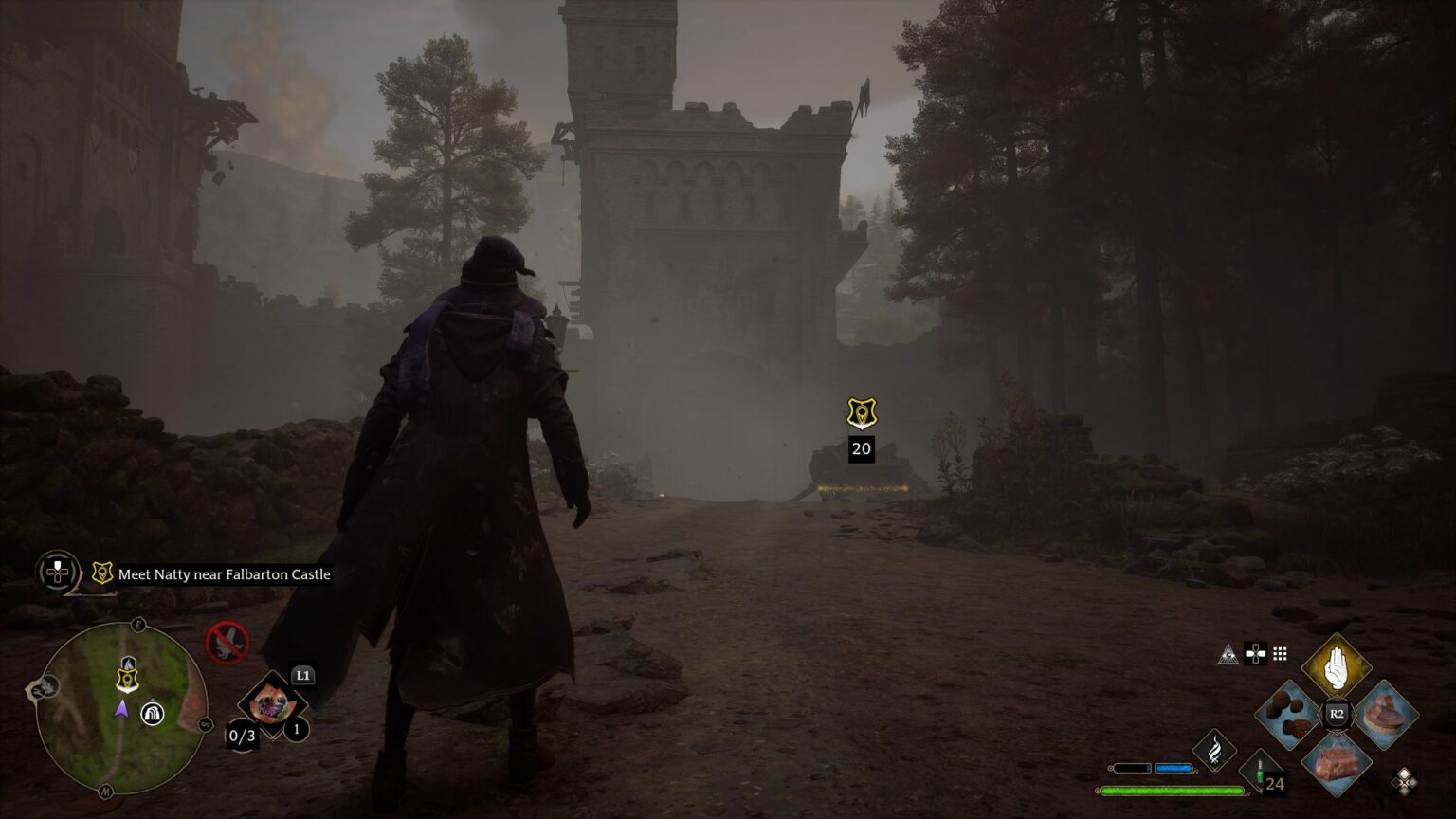Click the quest shield emblem beside the objective text
The width and height of the screenshot is (1456, 819).
pos(100,573)
